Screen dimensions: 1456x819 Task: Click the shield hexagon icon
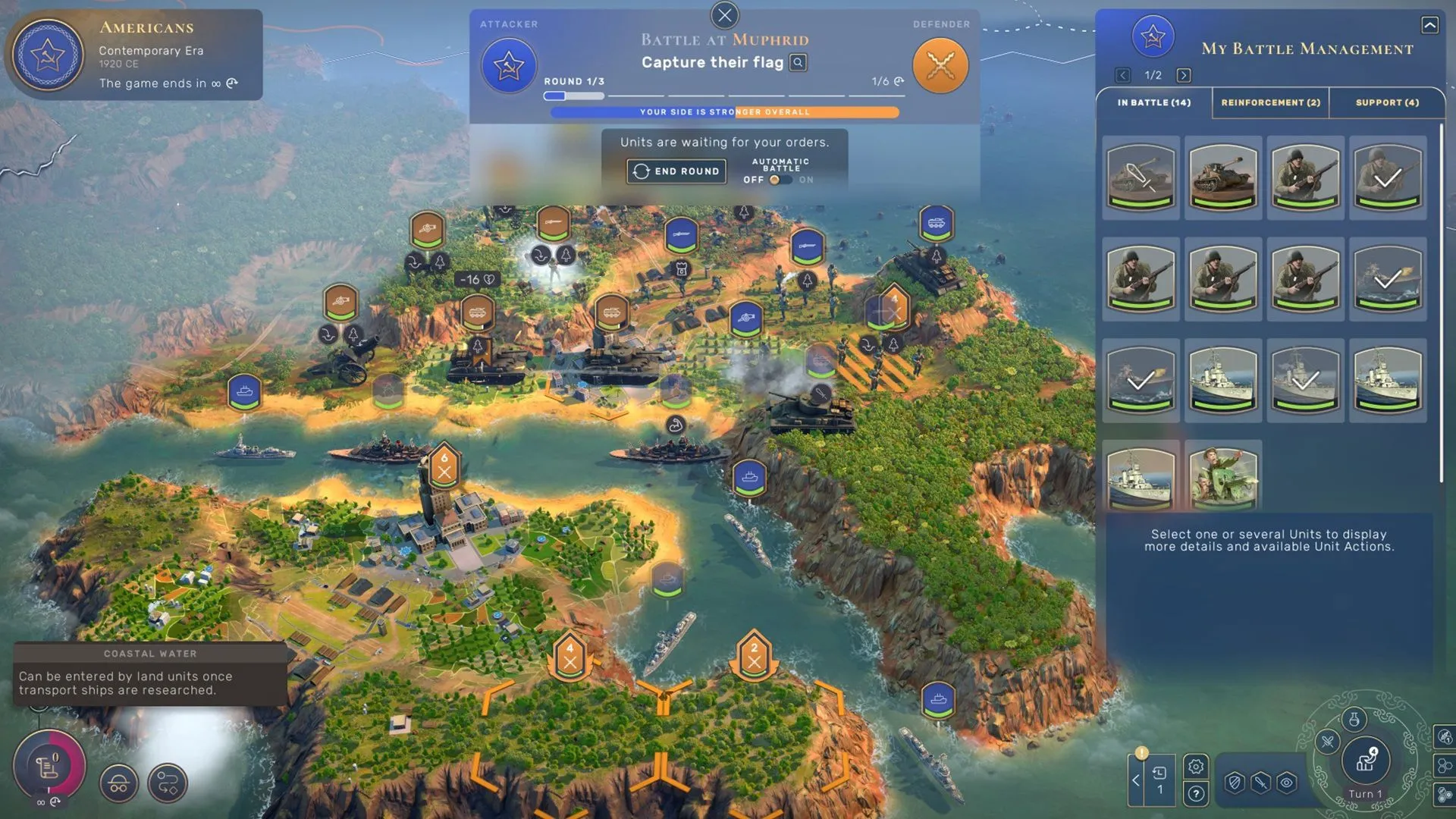(x=1235, y=783)
